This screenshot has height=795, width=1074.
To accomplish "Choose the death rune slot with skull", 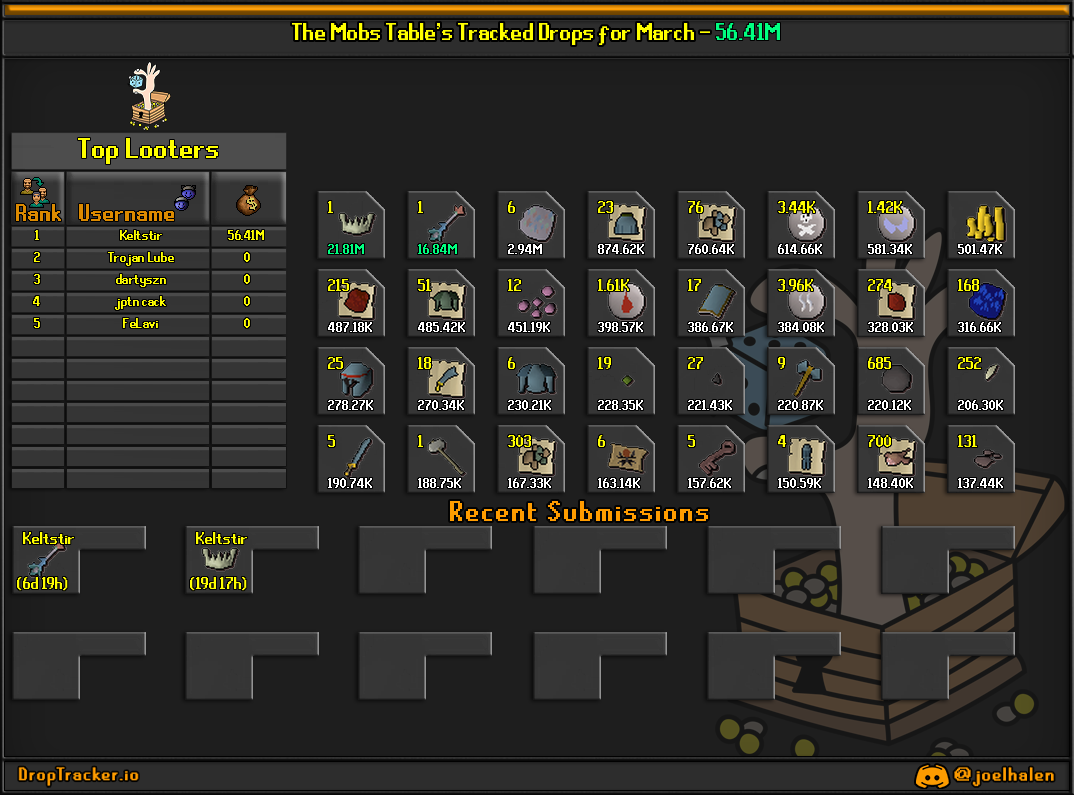I will 801,225.
